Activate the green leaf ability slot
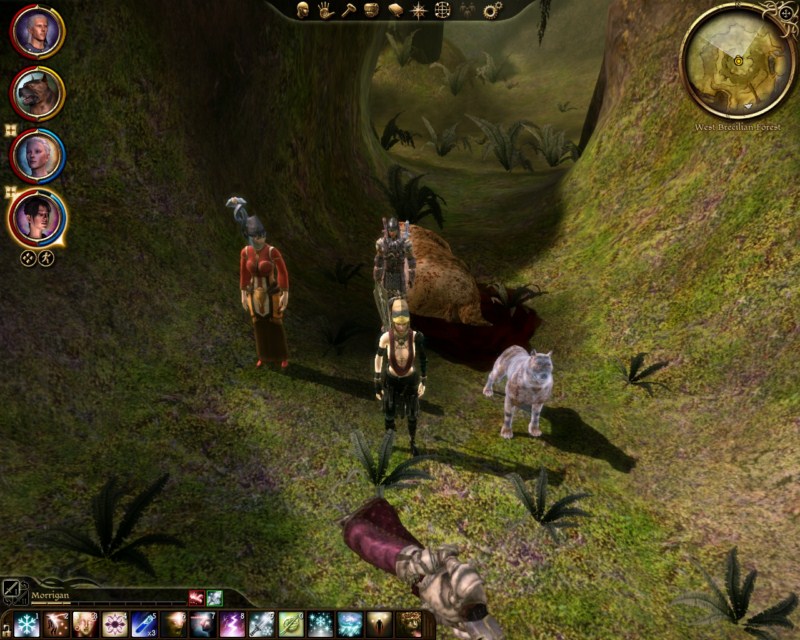Image resolution: width=800 pixels, height=640 pixels. [291, 624]
